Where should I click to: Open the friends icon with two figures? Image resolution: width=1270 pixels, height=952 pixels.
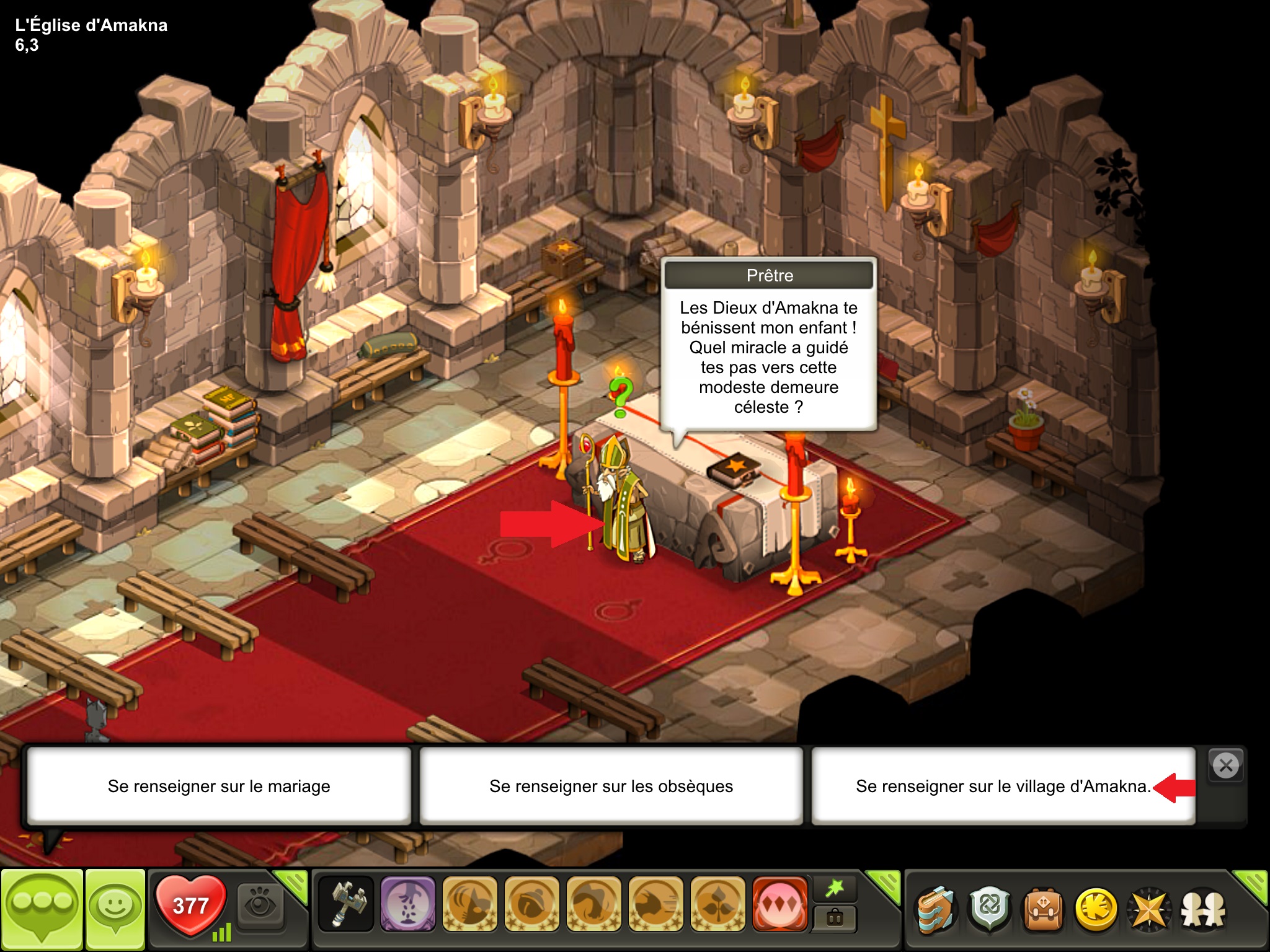coord(1204,910)
